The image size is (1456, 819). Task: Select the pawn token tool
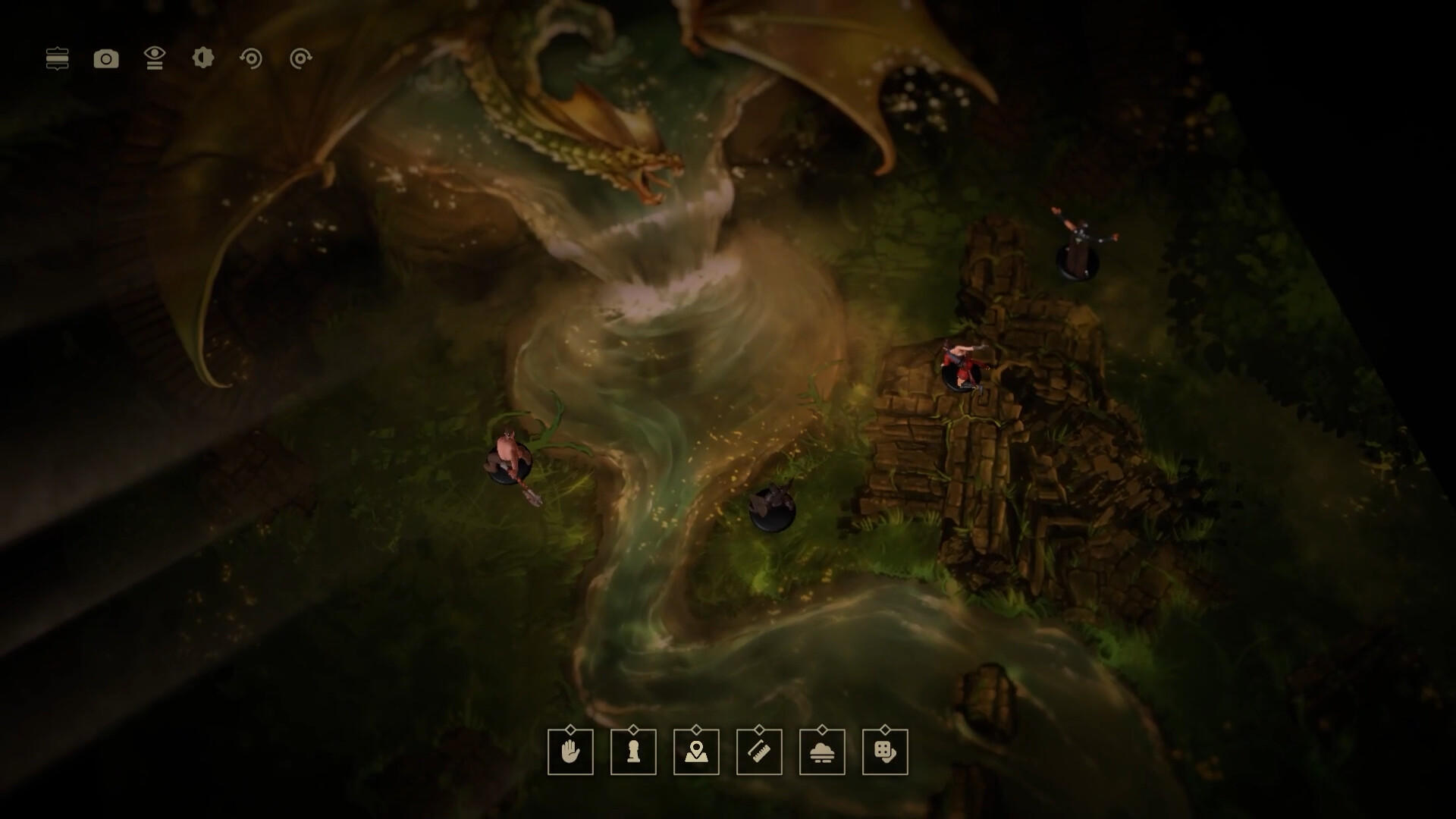(x=634, y=752)
